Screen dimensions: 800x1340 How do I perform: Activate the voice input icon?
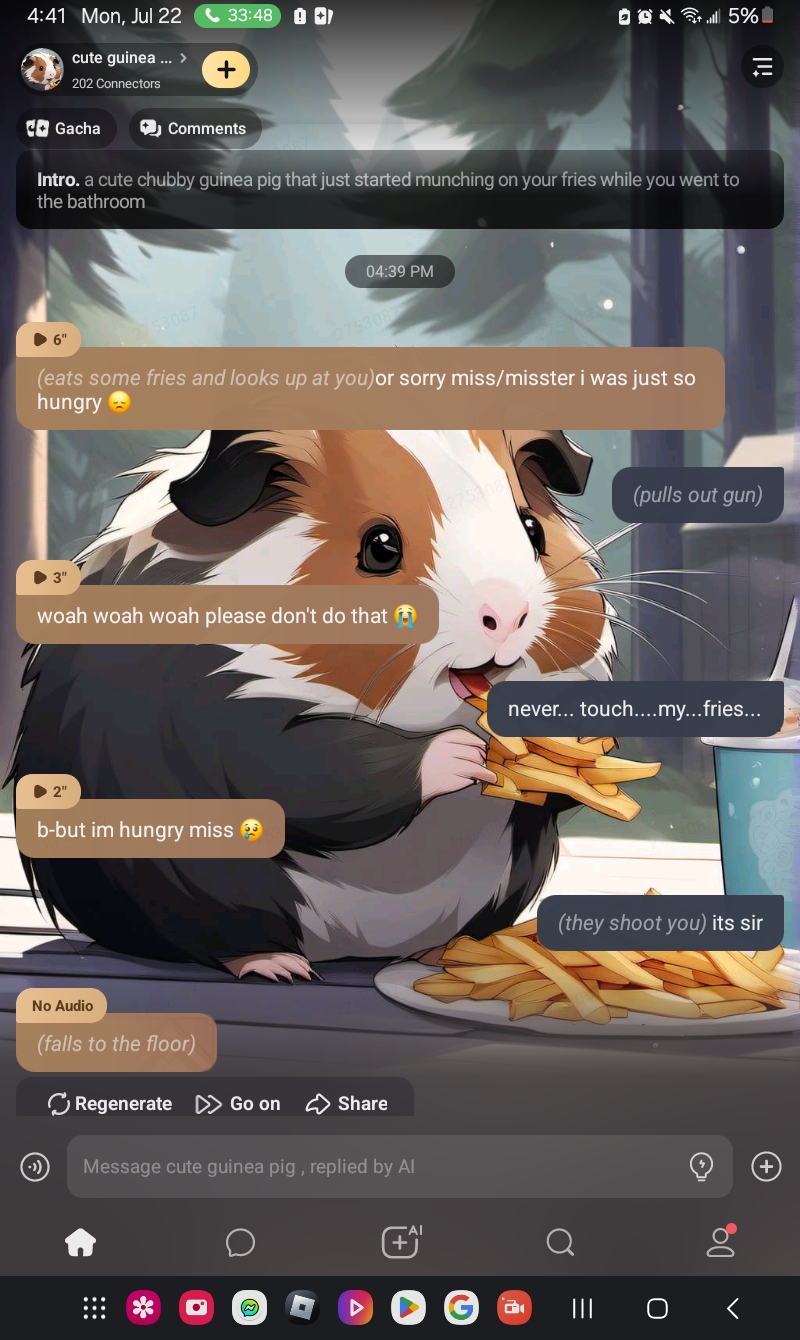[35, 1166]
